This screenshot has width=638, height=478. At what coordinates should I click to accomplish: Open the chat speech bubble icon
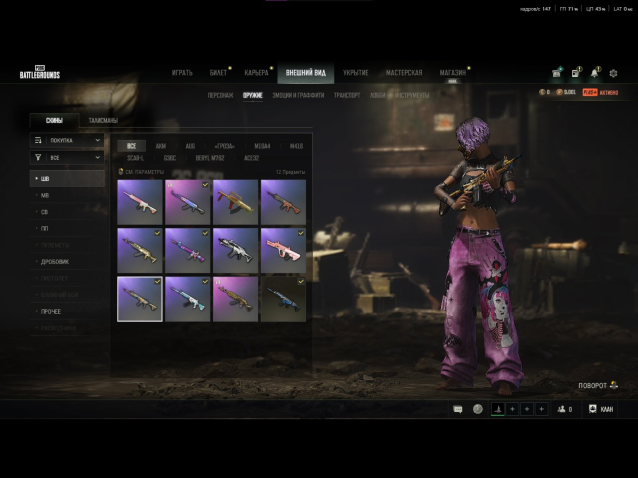[458, 409]
